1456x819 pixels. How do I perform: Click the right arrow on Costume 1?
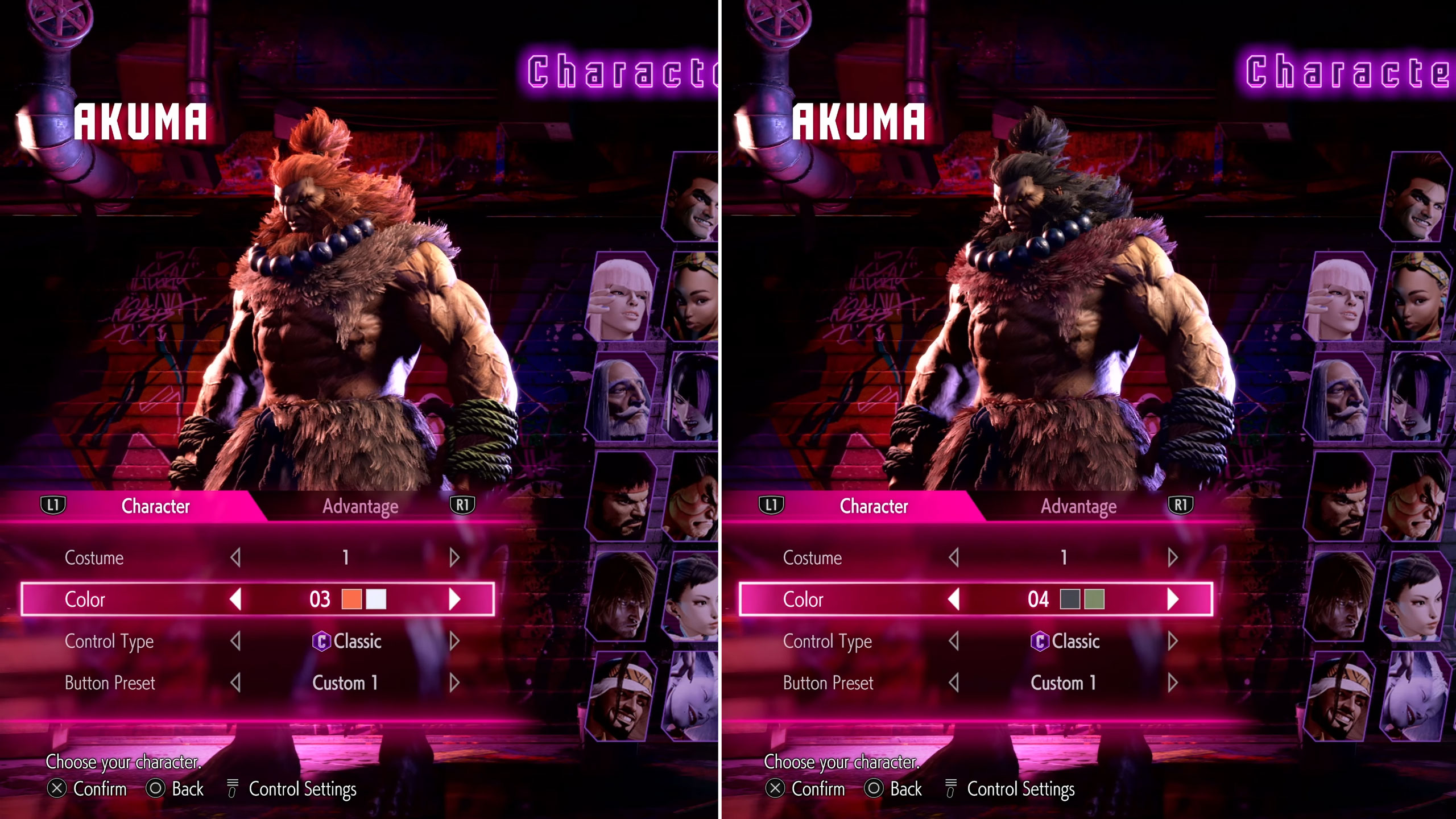(453, 558)
